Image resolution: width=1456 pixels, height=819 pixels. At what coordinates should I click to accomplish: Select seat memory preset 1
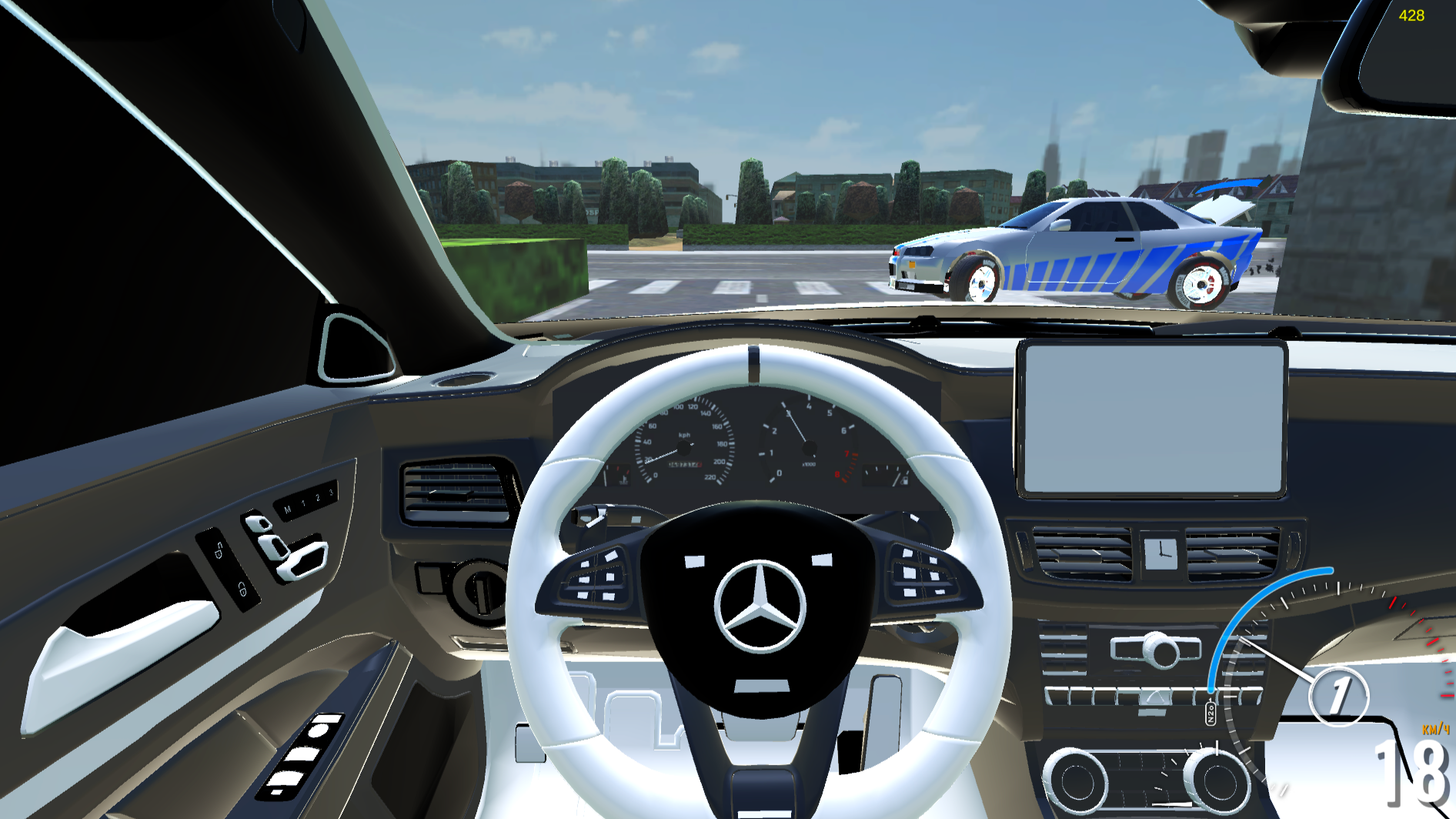[304, 503]
